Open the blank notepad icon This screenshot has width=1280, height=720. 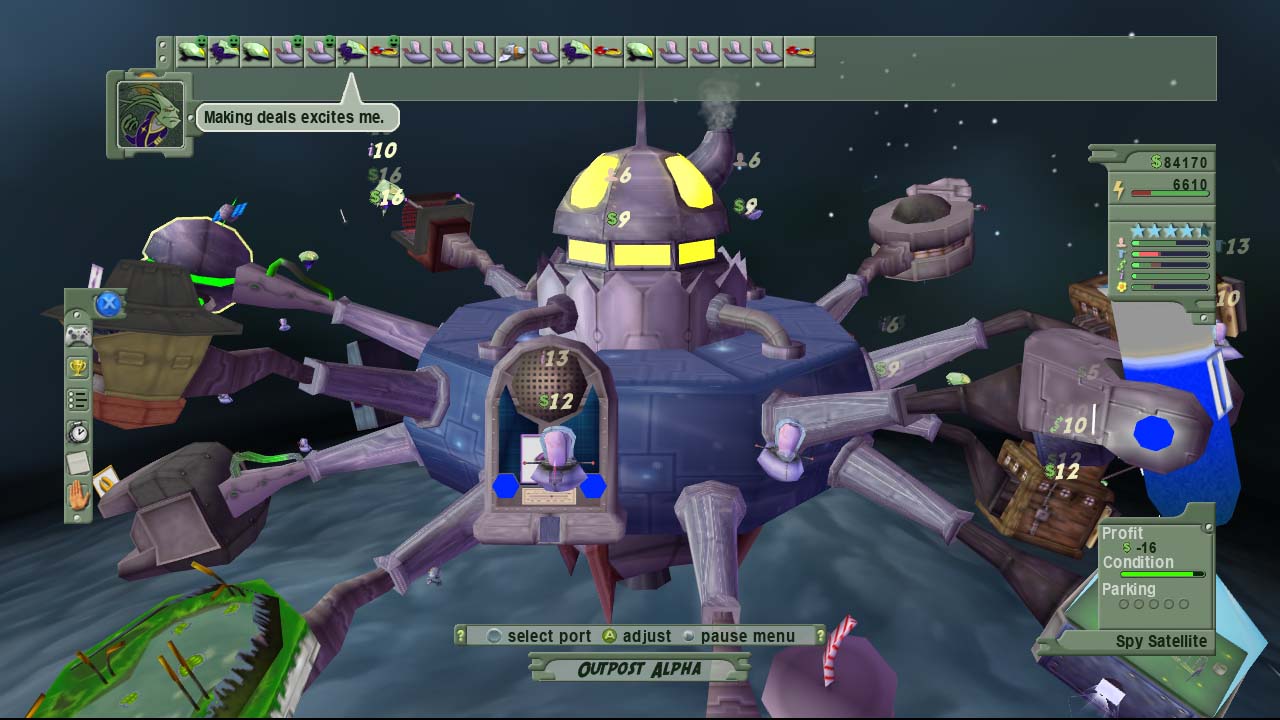78,463
